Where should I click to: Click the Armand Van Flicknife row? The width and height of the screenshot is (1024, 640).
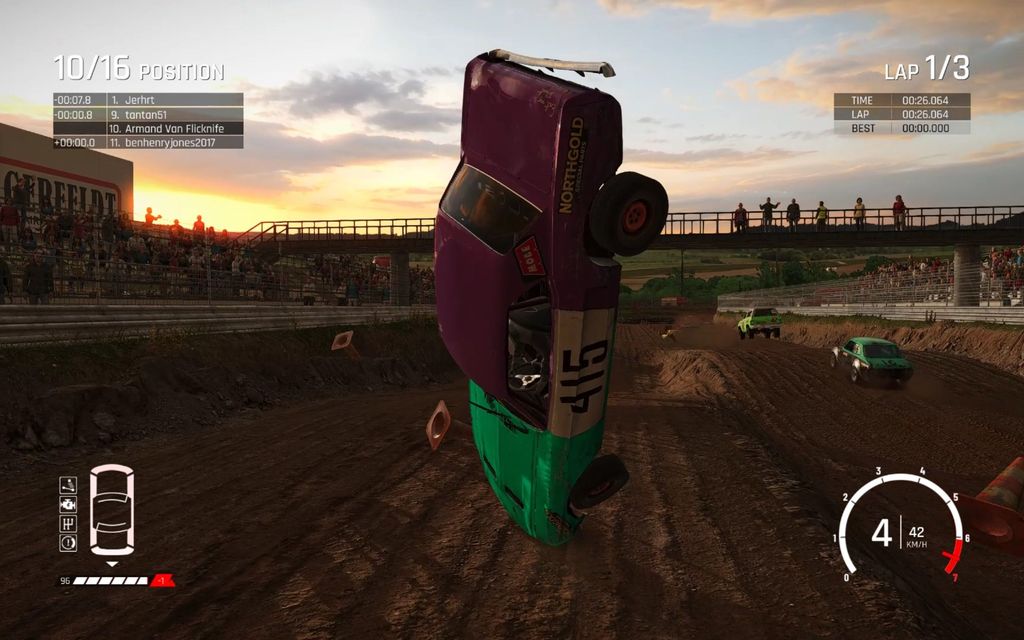148,128
